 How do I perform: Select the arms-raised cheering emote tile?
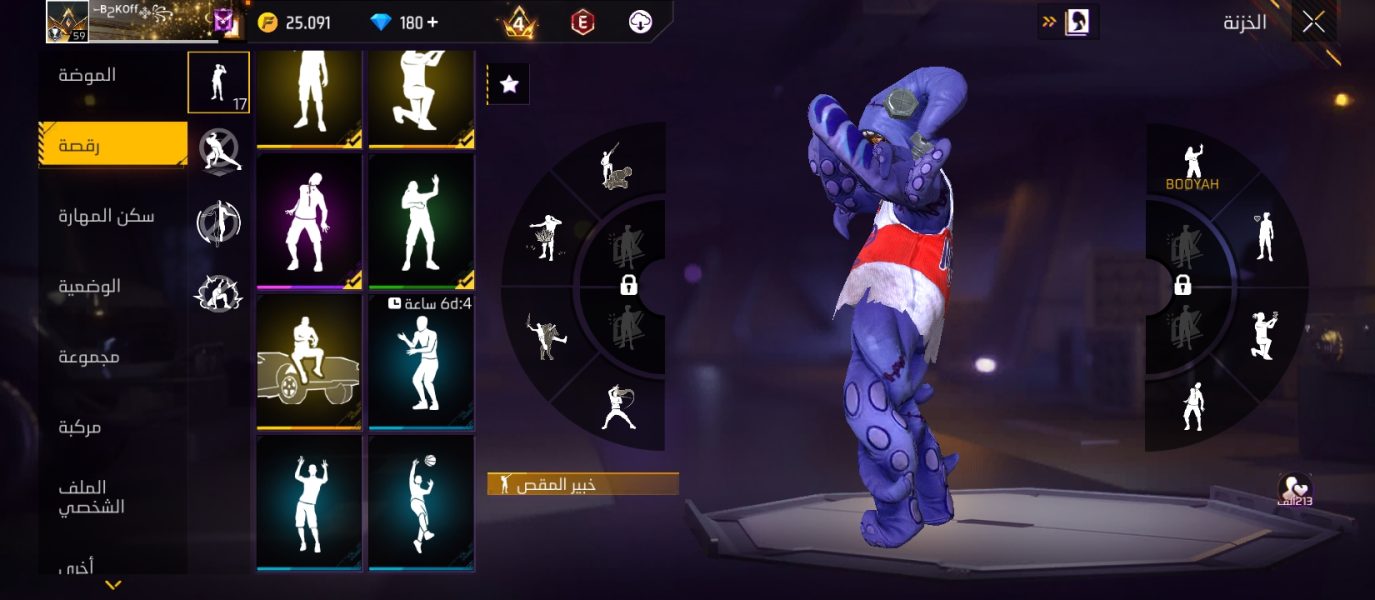(309, 503)
